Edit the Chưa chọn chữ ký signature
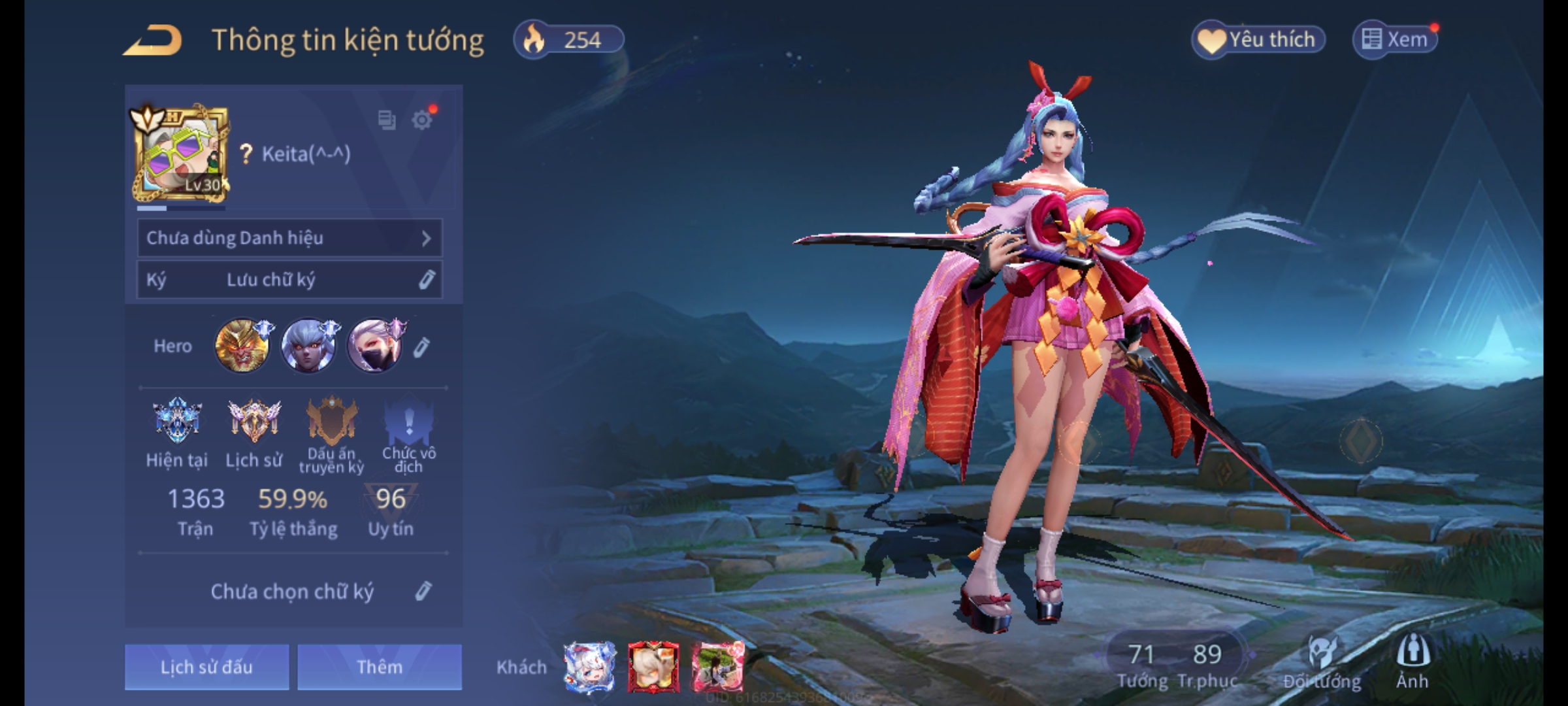 coord(423,592)
